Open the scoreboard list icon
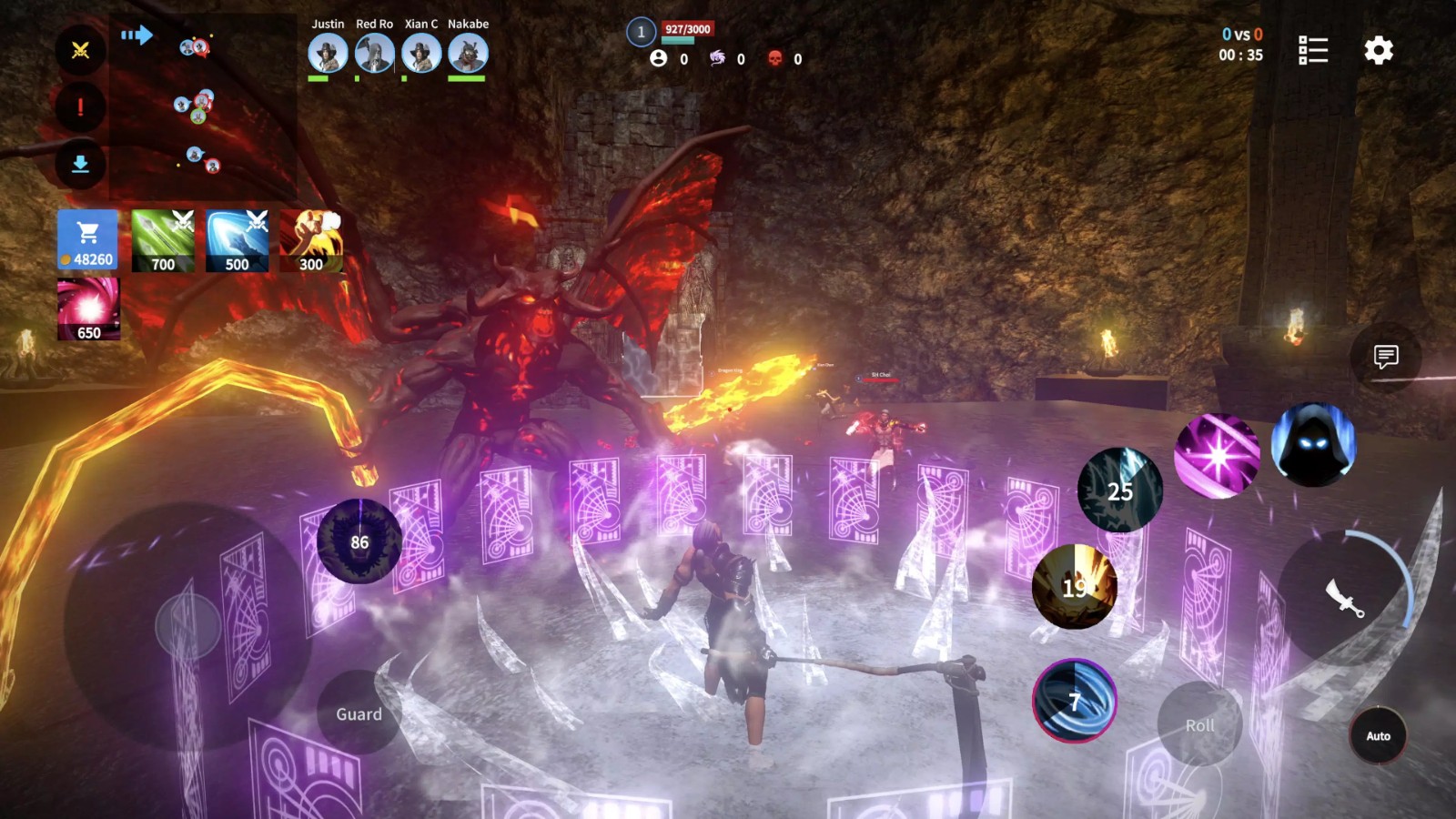This screenshot has height=819, width=1456. [x=1312, y=50]
